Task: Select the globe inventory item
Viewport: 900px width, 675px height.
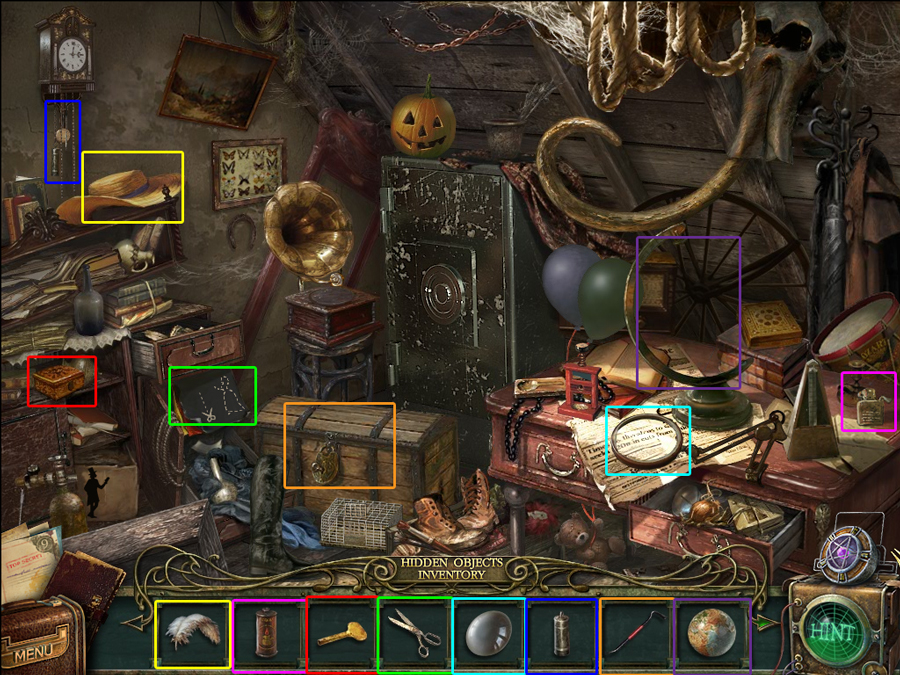Action: 711,632
